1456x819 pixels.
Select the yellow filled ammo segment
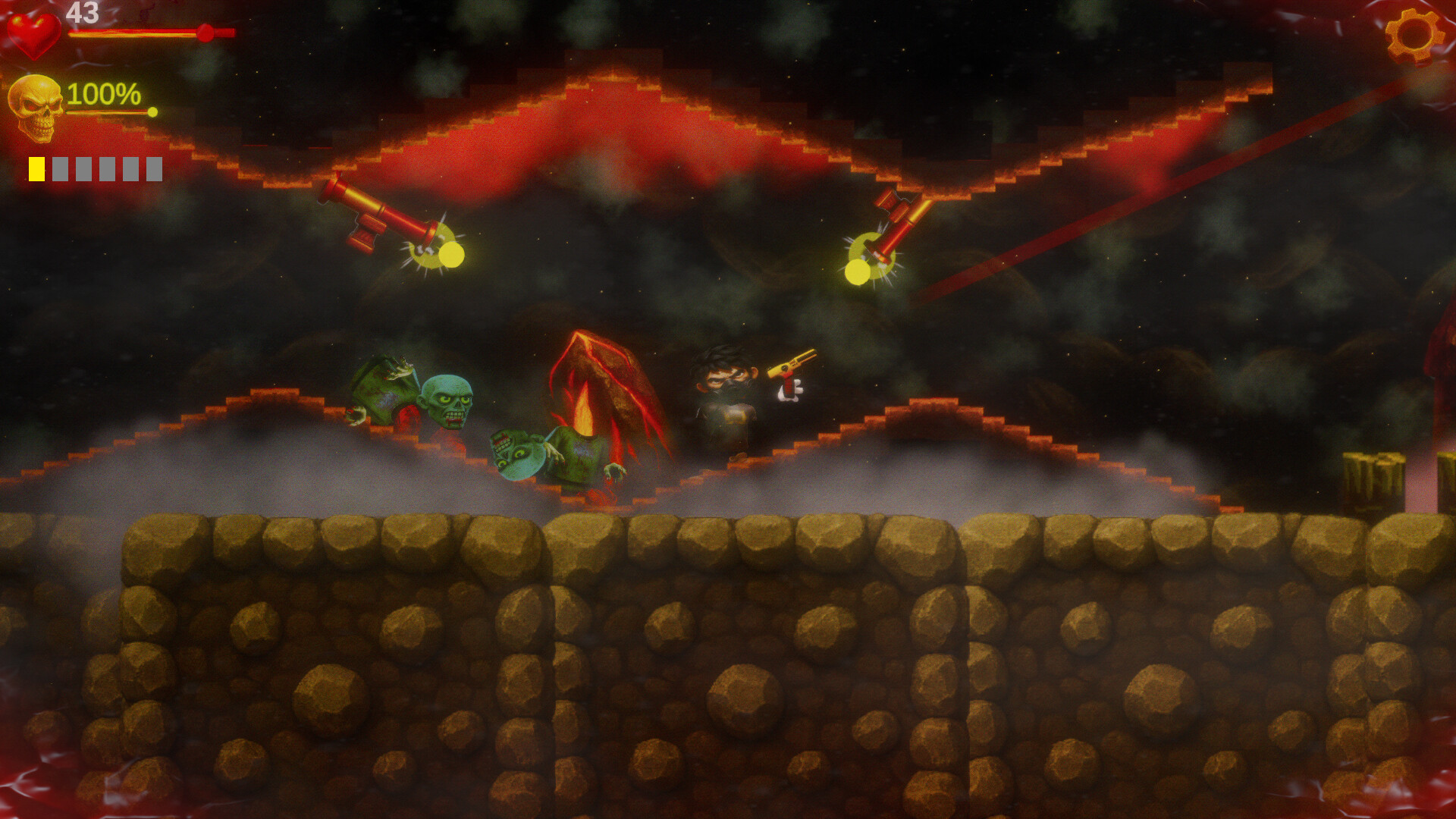[36, 168]
